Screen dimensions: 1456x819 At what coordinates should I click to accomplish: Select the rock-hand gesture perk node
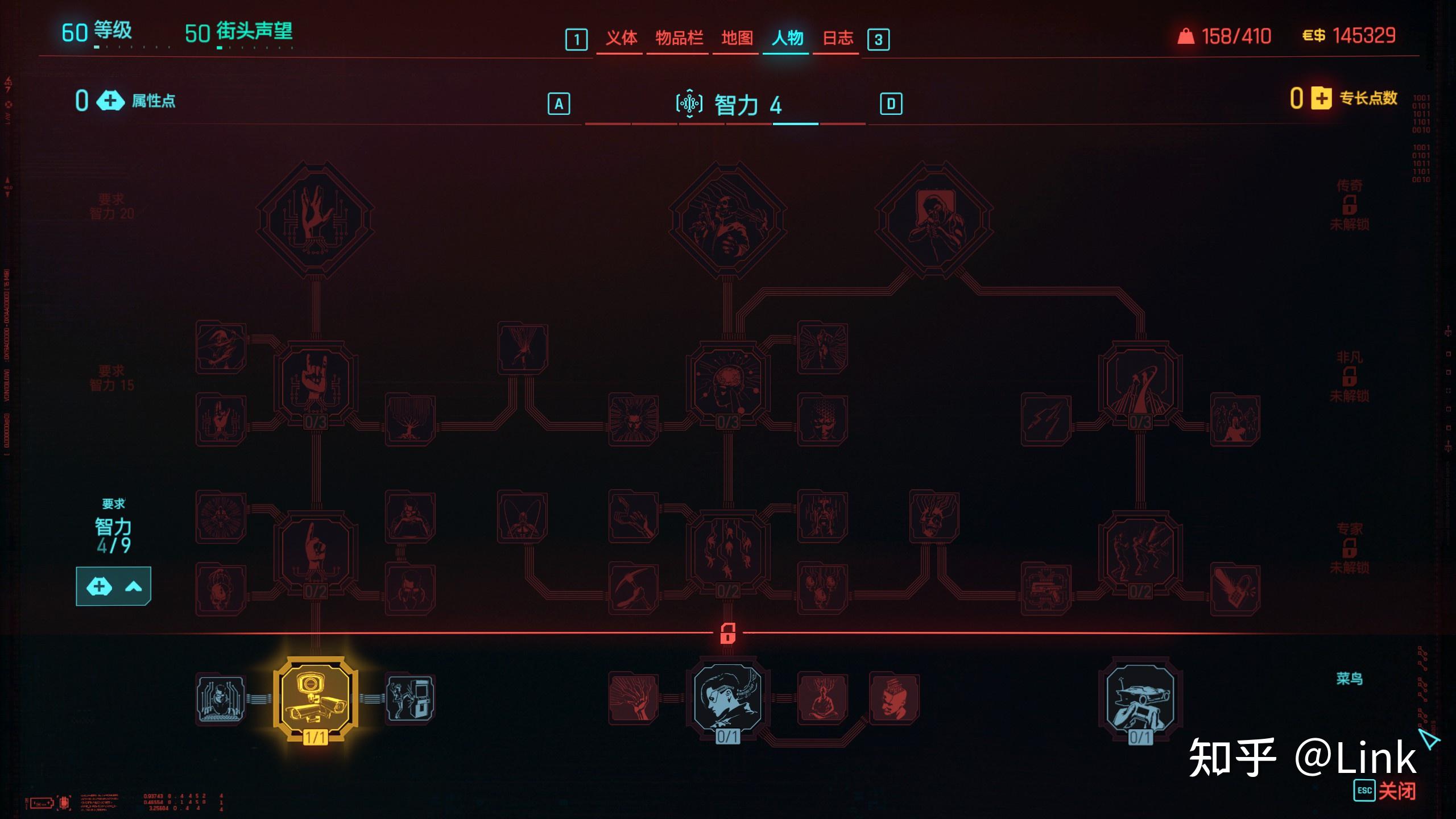(x=316, y=381)
